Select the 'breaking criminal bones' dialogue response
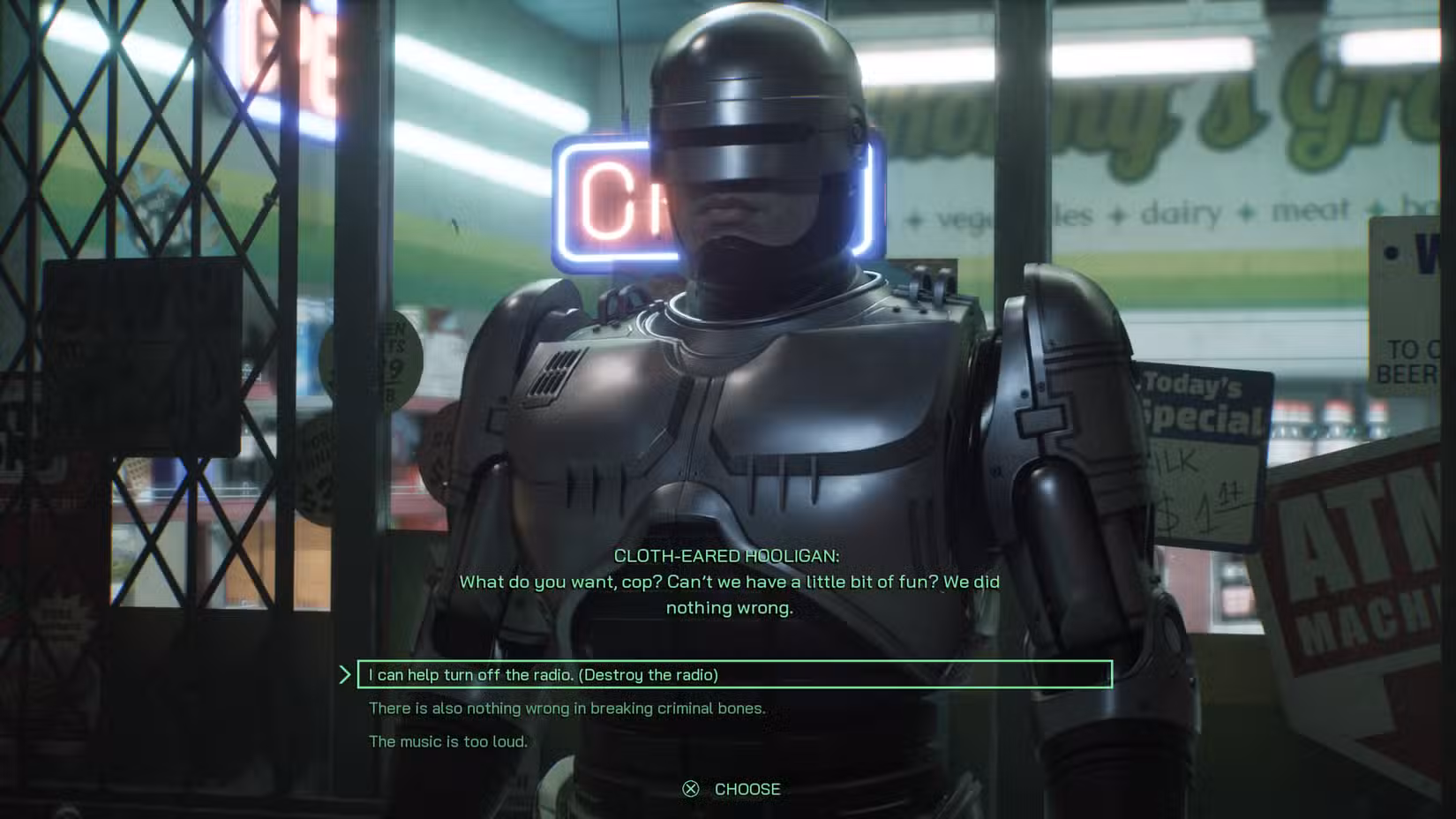Viewport: 1456px width, 819px height. 566,708
